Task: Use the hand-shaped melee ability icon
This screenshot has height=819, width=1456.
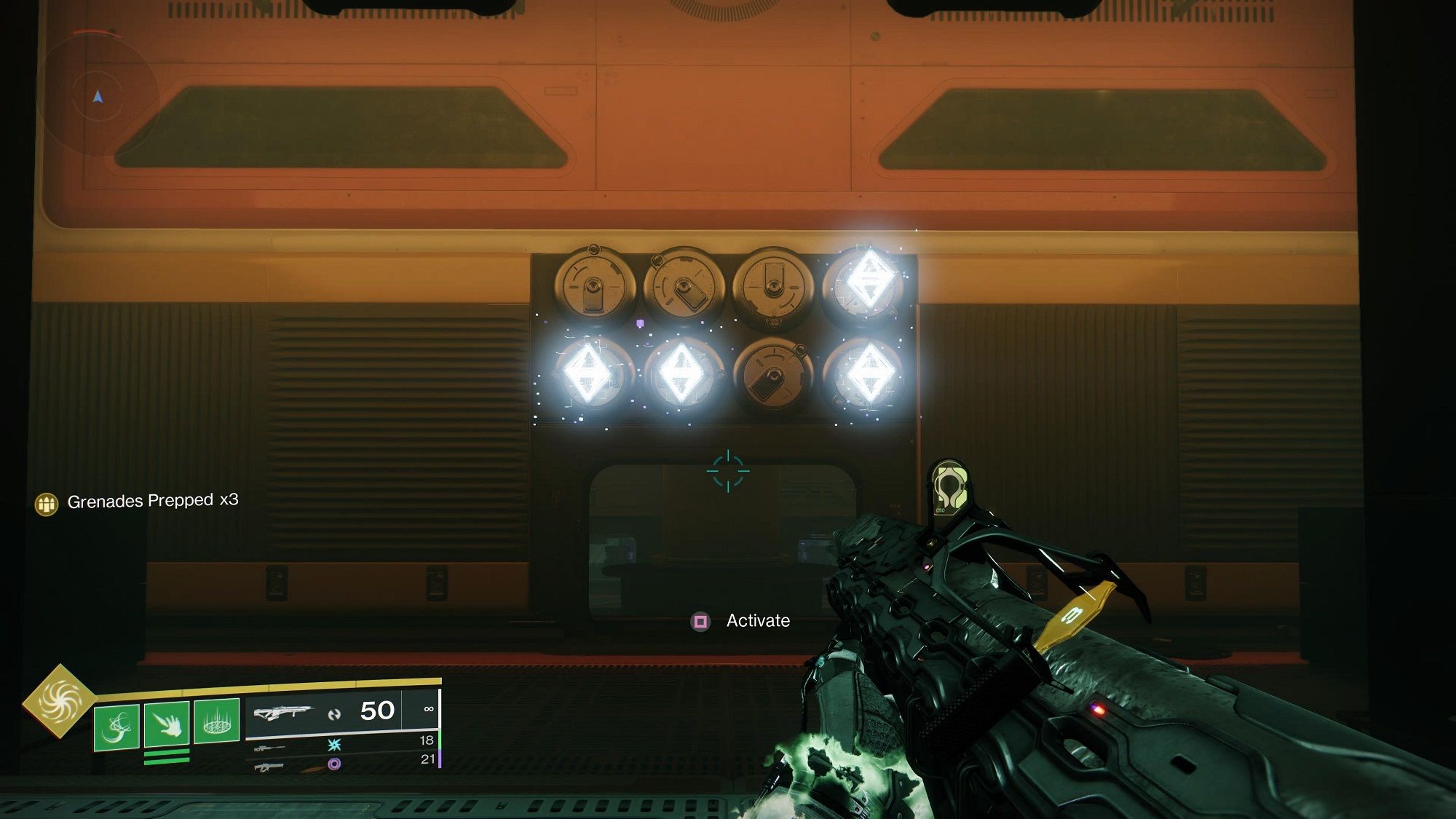Action: pos(167,724)
